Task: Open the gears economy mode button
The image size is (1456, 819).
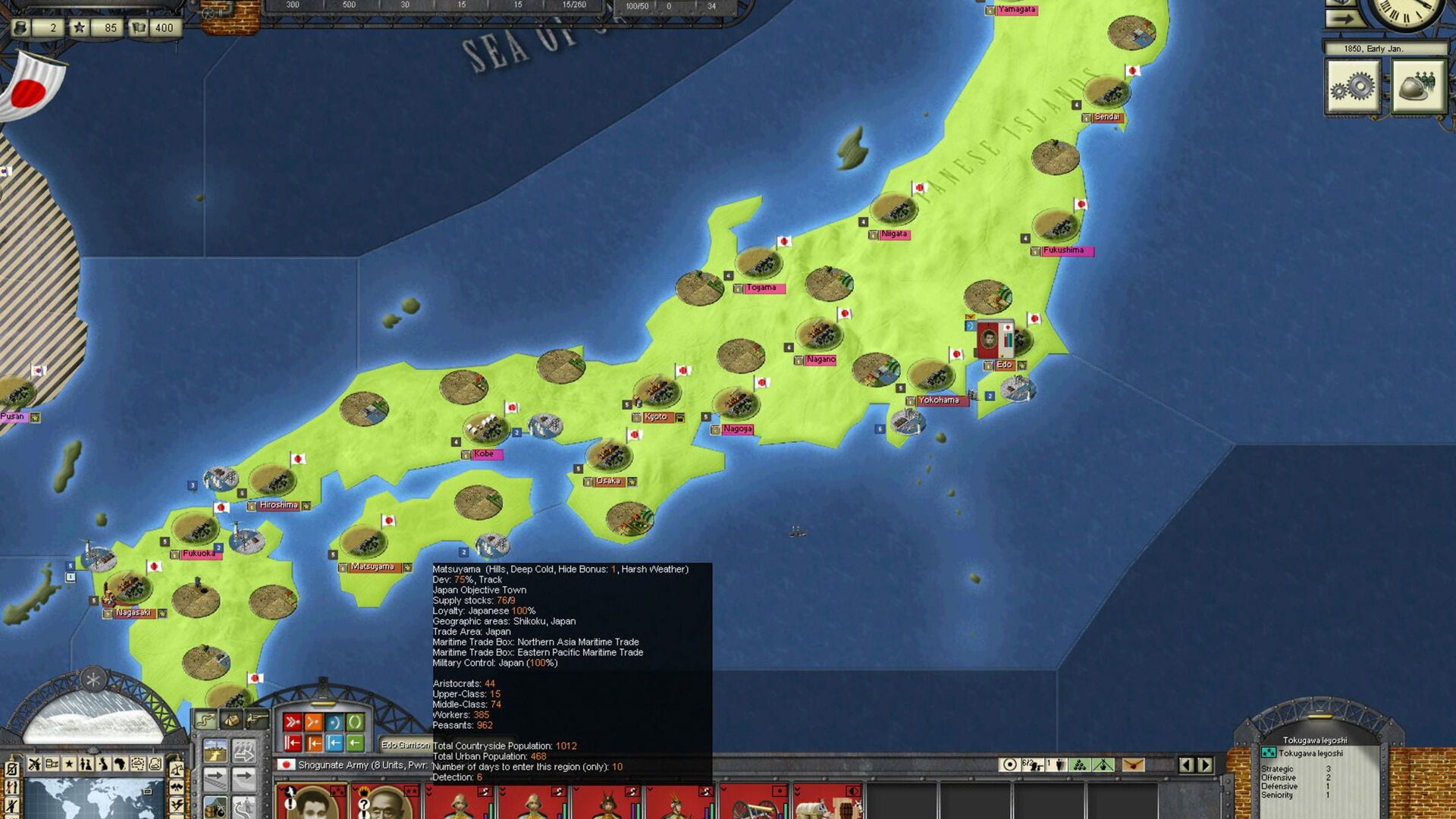Action: (1352, 87)
